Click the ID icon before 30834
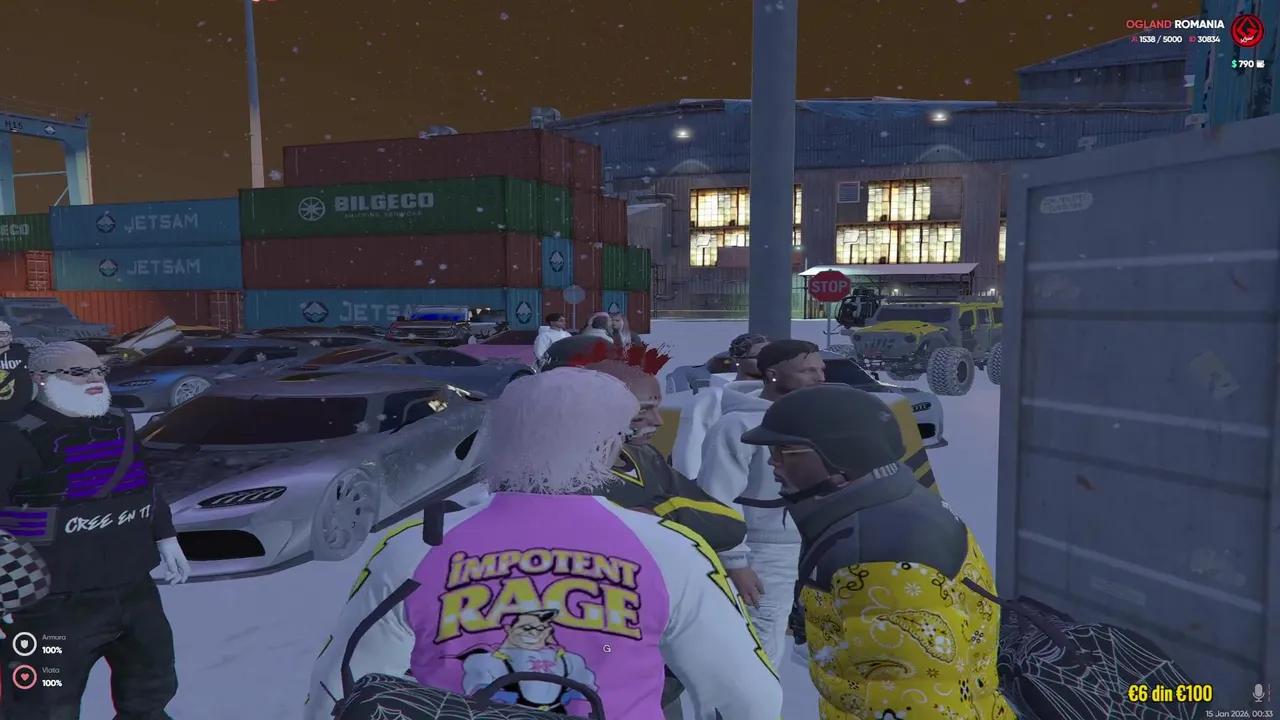Viewport: 1280px width, 720px height. [1192, 39]
